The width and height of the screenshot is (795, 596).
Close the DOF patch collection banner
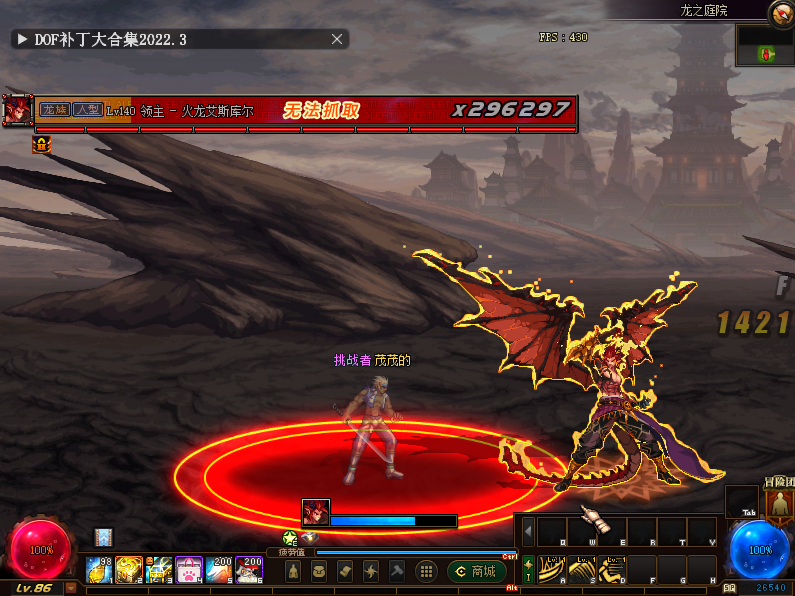click(338, 39)
